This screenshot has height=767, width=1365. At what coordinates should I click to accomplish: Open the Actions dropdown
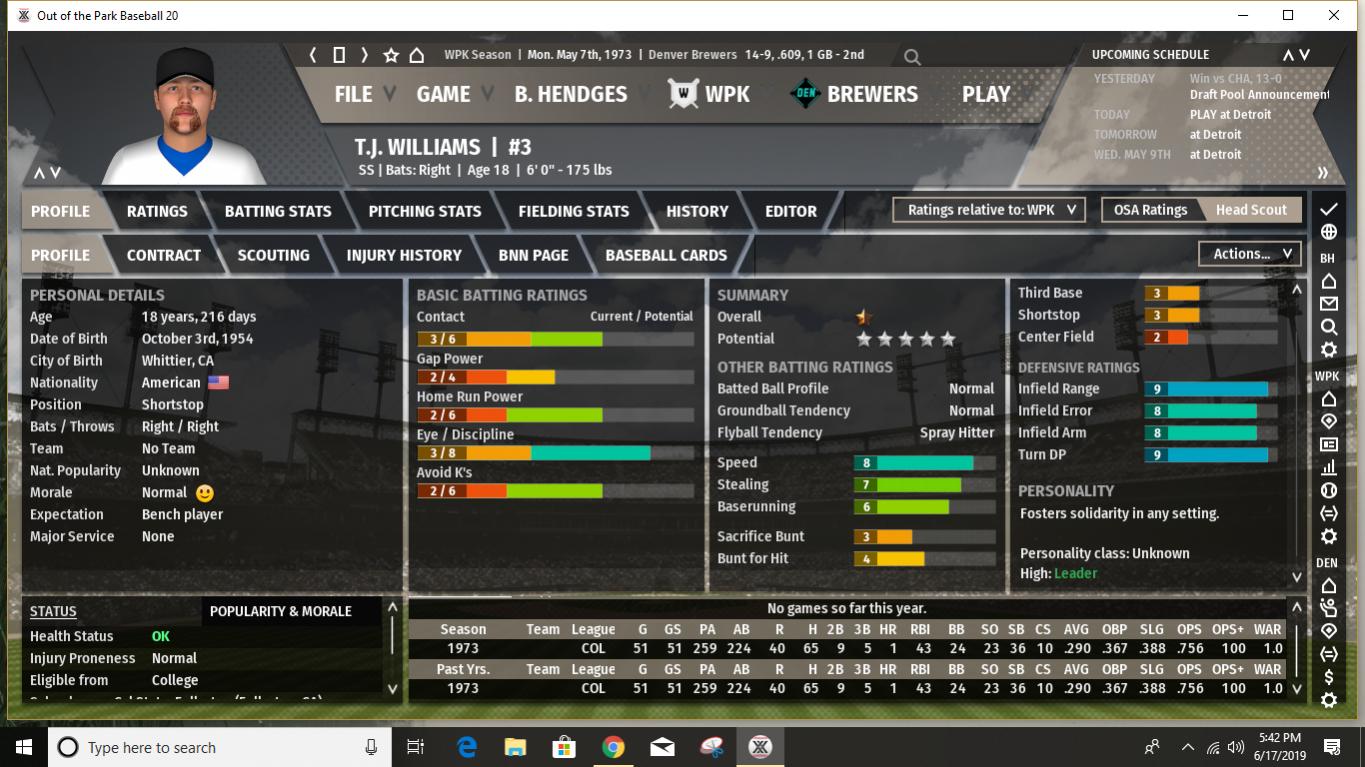coord(1251,254)
